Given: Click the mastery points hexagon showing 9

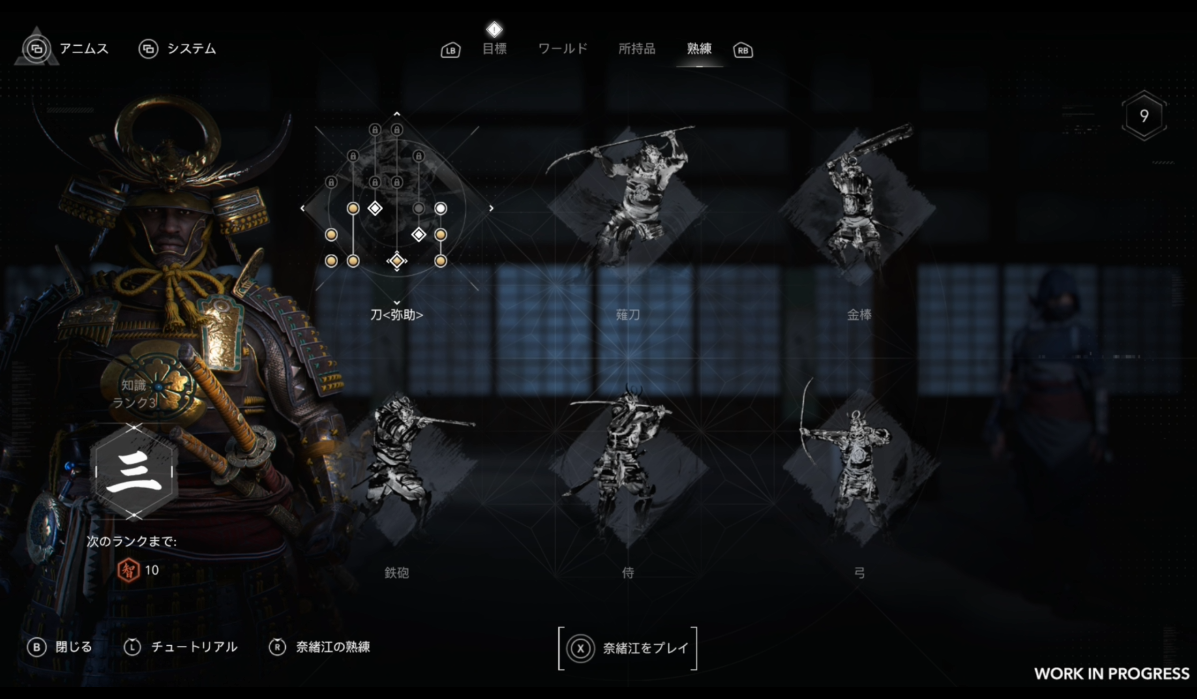Looking at the screenshot, I should [x=1142, y=116].
